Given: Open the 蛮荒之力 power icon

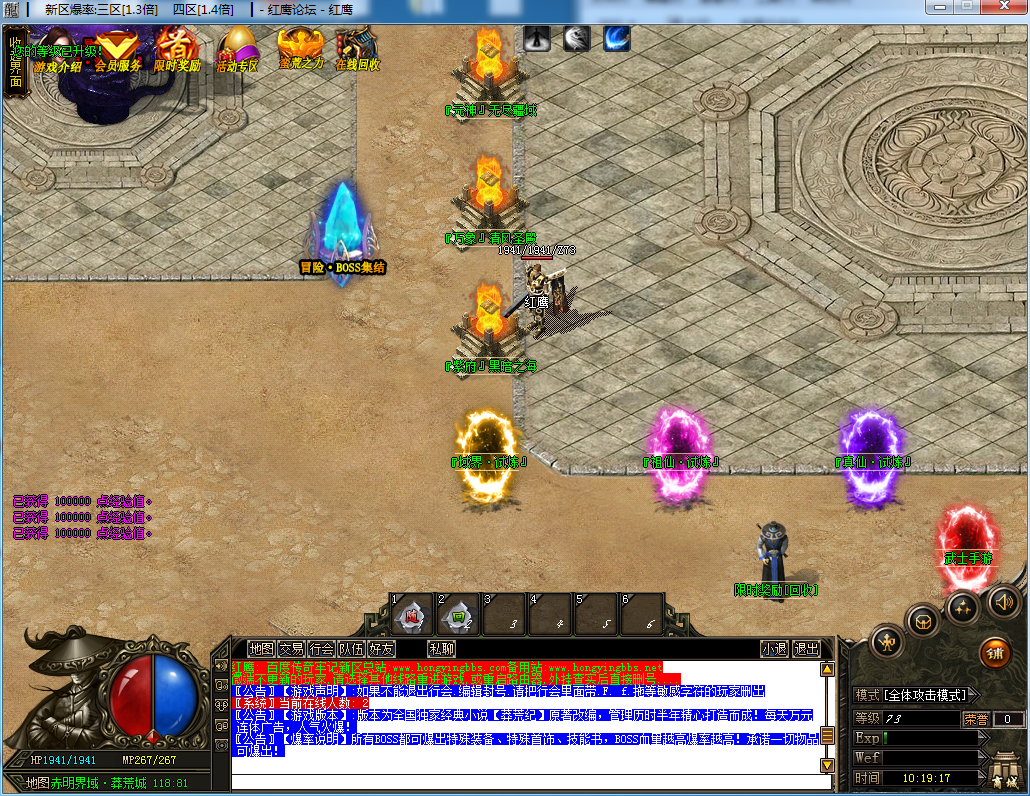Looking at the screenshot, I should point(300,48).
